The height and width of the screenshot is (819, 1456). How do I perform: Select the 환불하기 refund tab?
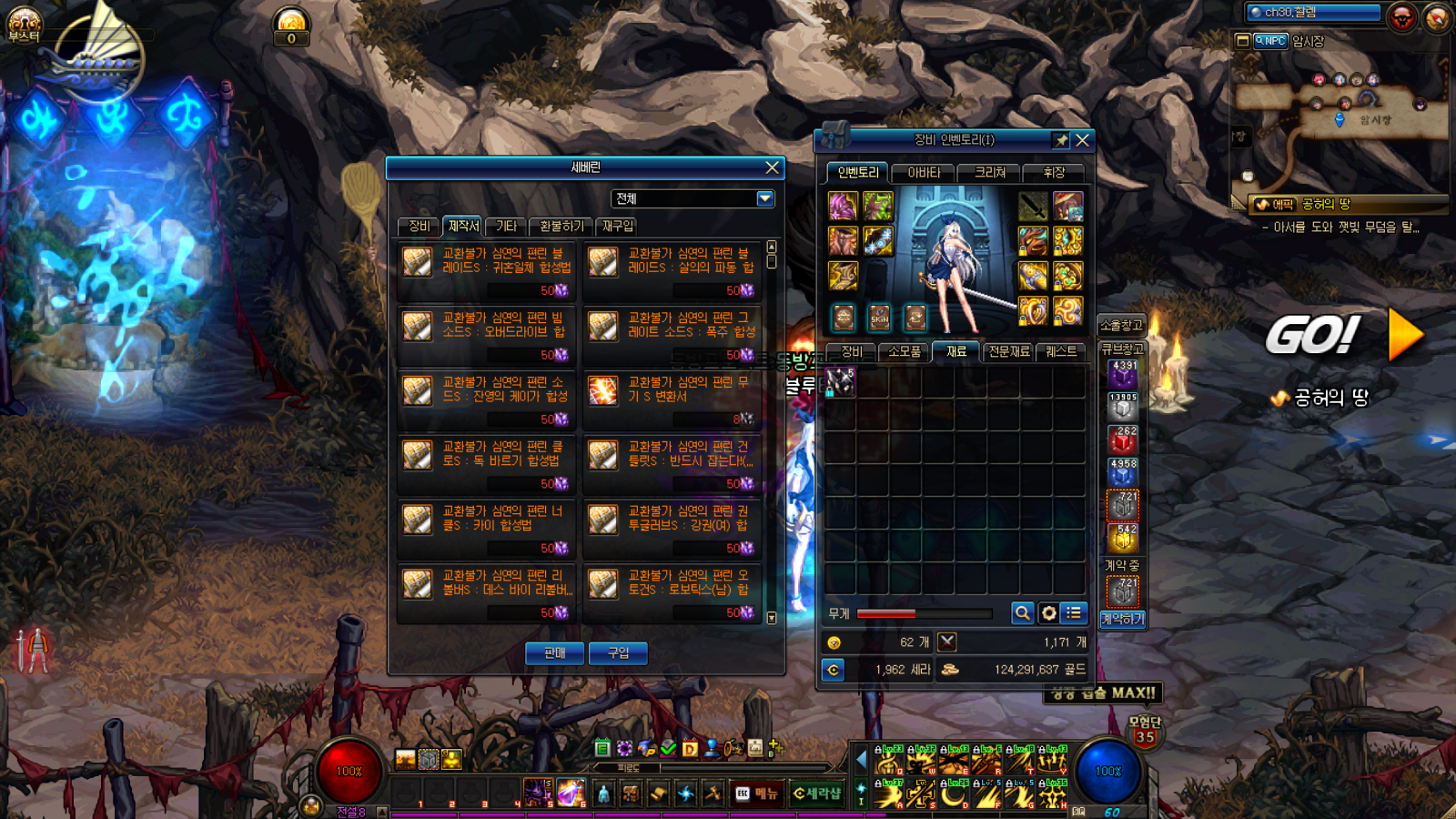pos(561,226)
